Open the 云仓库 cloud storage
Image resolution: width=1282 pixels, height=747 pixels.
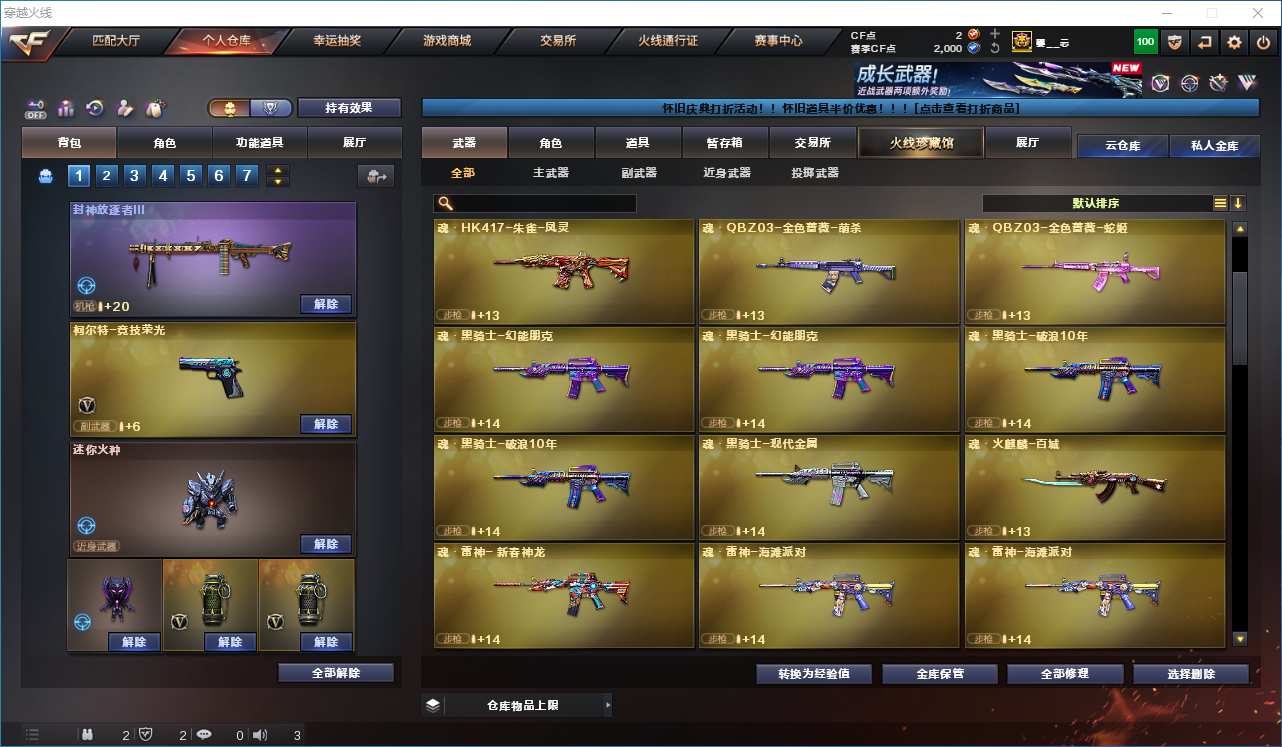point(1122,146)
